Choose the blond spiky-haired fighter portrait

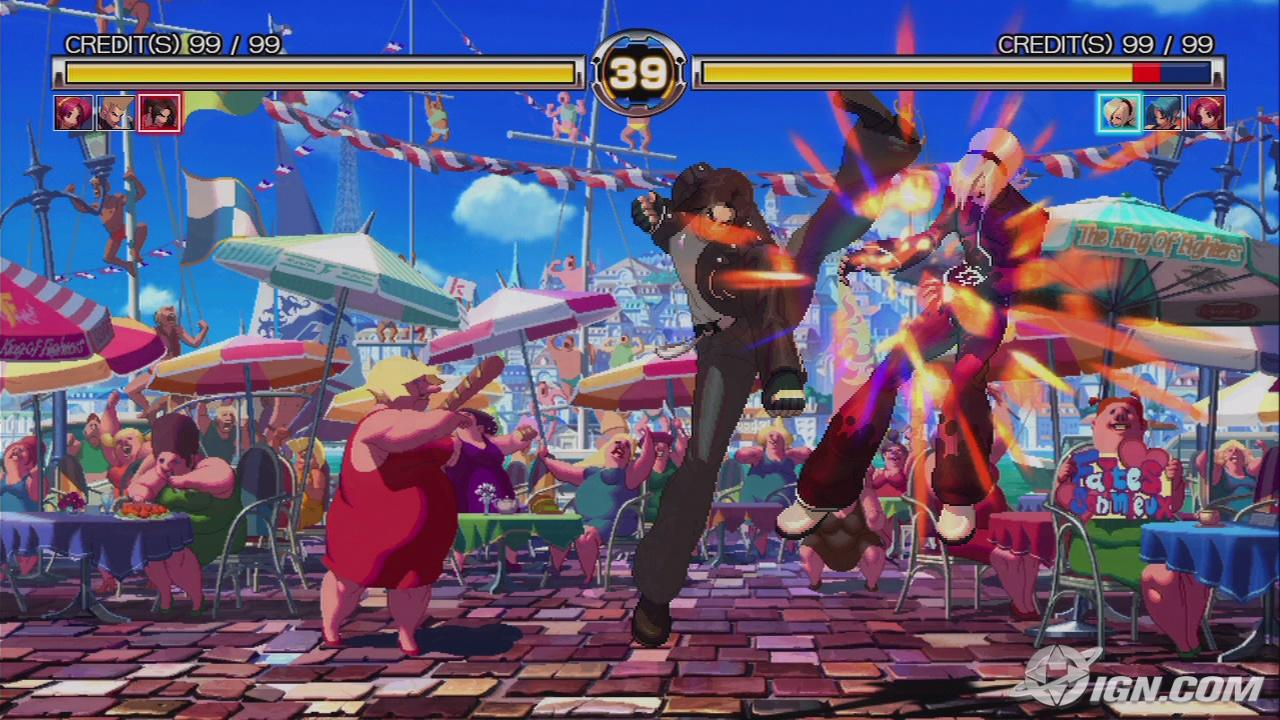click(116, 113)
